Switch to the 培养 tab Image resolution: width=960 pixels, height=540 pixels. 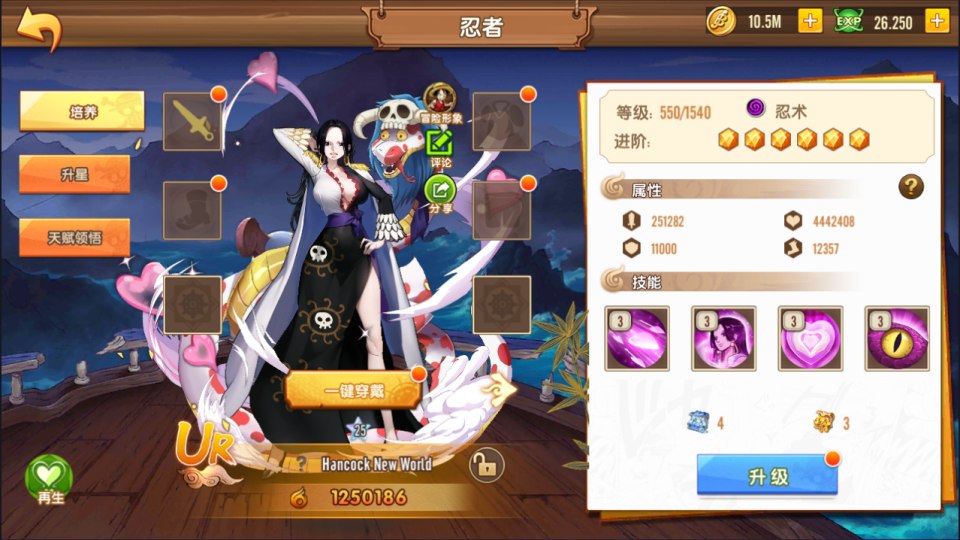click(82, 111)
